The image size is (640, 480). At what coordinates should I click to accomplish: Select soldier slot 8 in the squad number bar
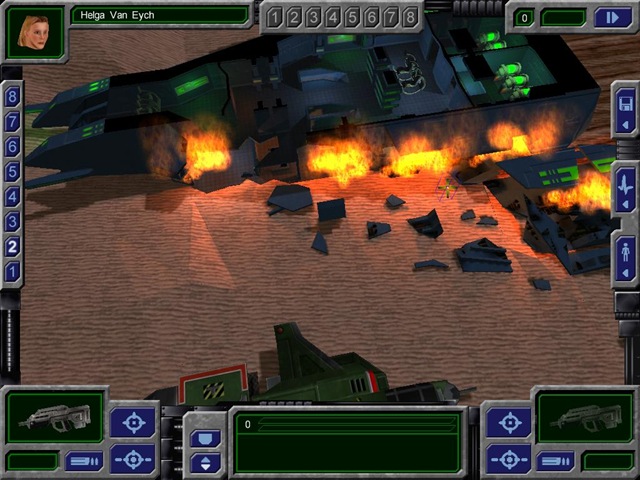click(410, 17)
